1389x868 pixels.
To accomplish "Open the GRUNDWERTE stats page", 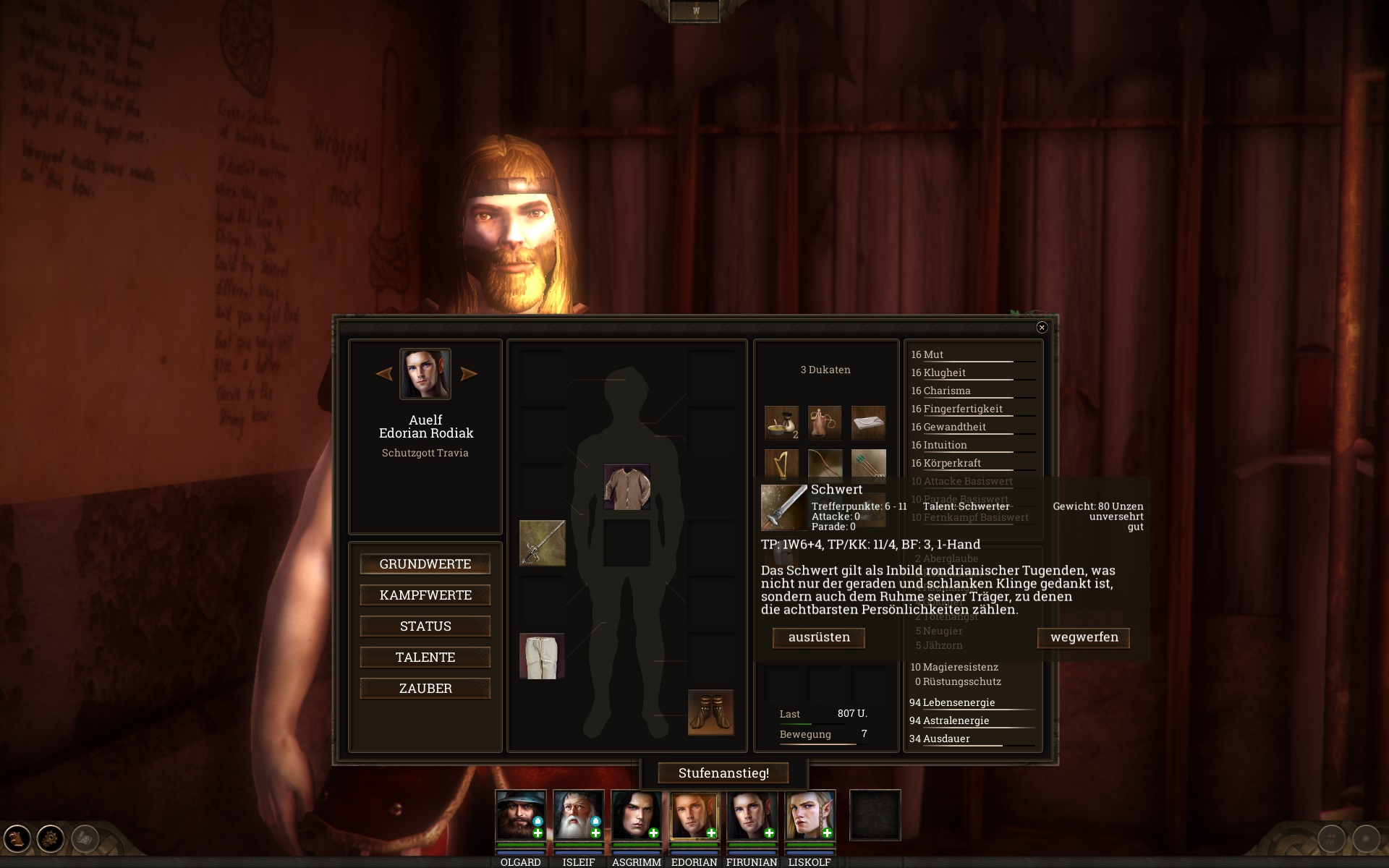I will click(x=425, y=564).
